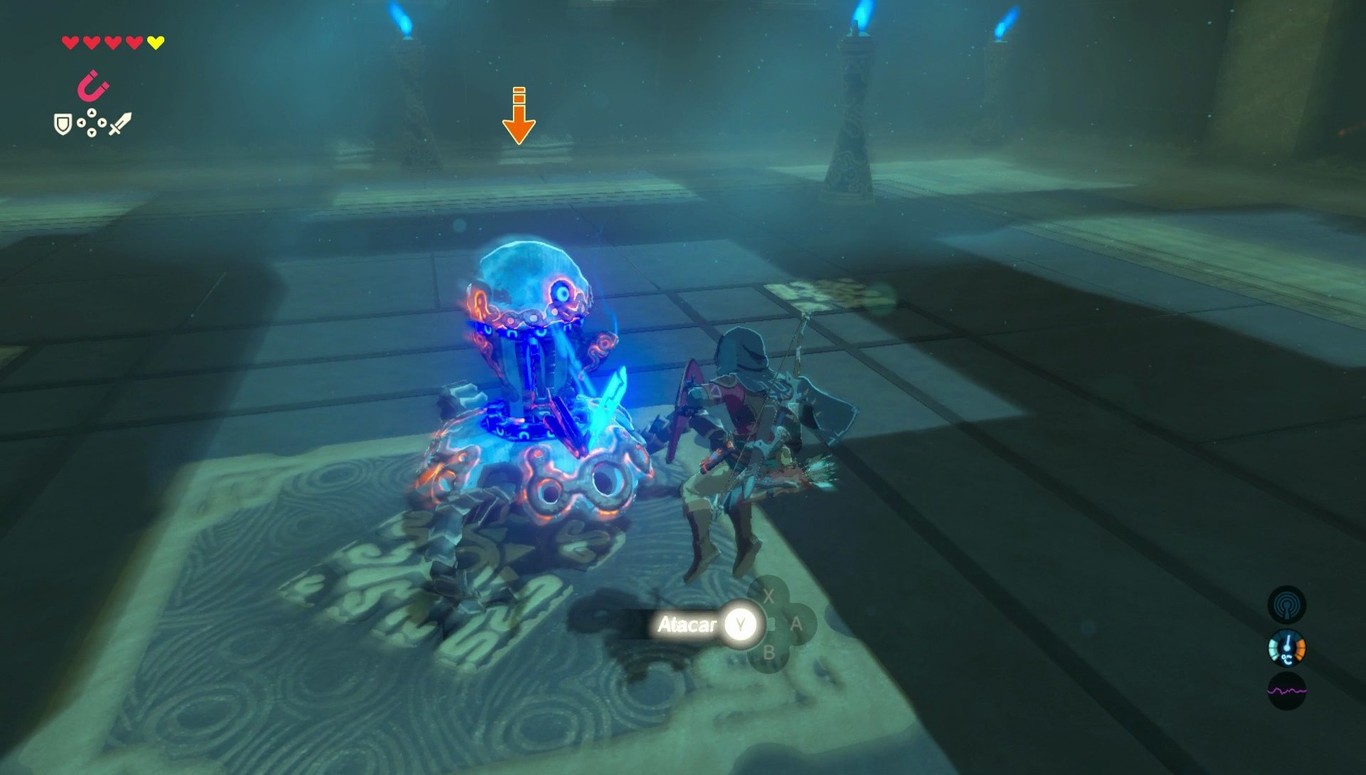Click the d-pad down arrow
1366x775 pixels.
(x=92, y=133)
